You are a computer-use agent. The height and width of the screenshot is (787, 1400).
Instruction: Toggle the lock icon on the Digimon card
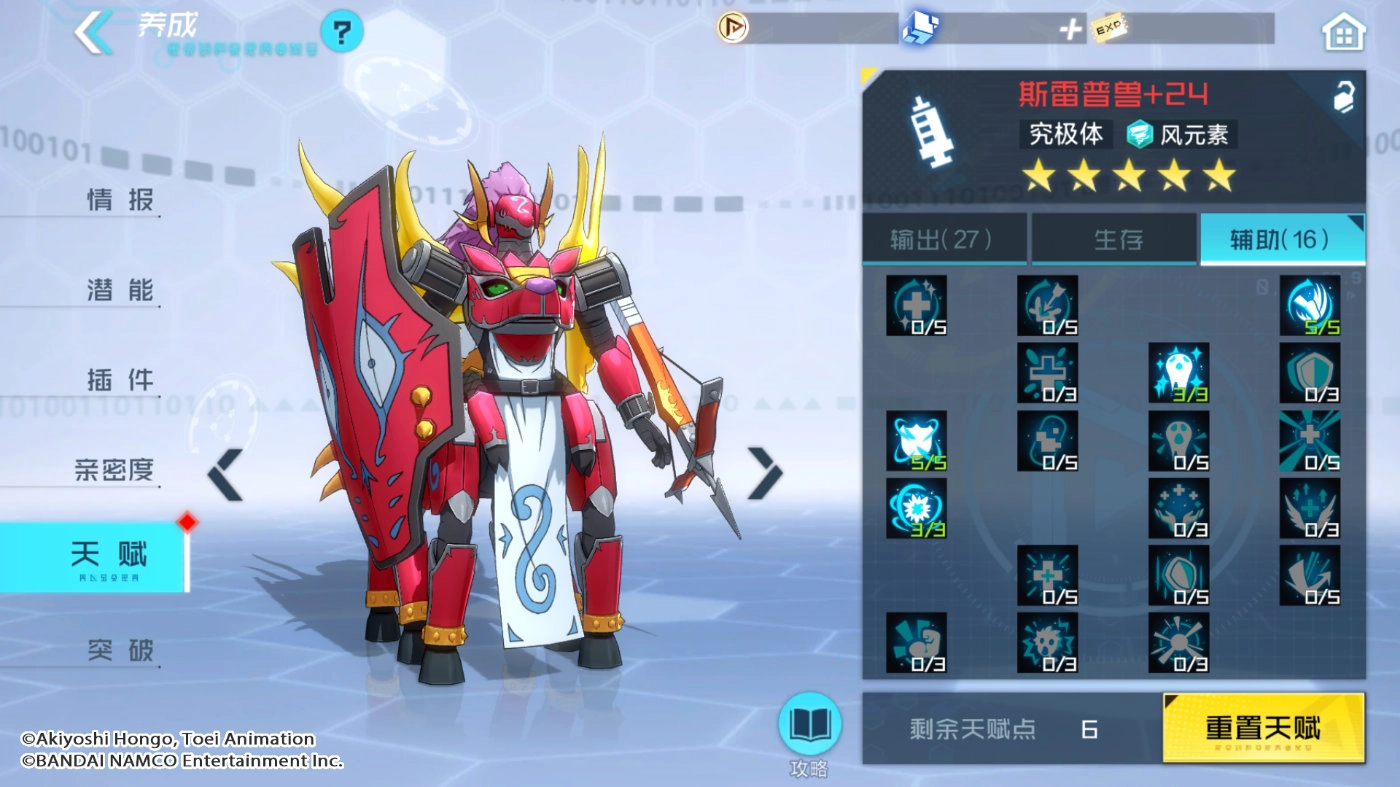1342,96
